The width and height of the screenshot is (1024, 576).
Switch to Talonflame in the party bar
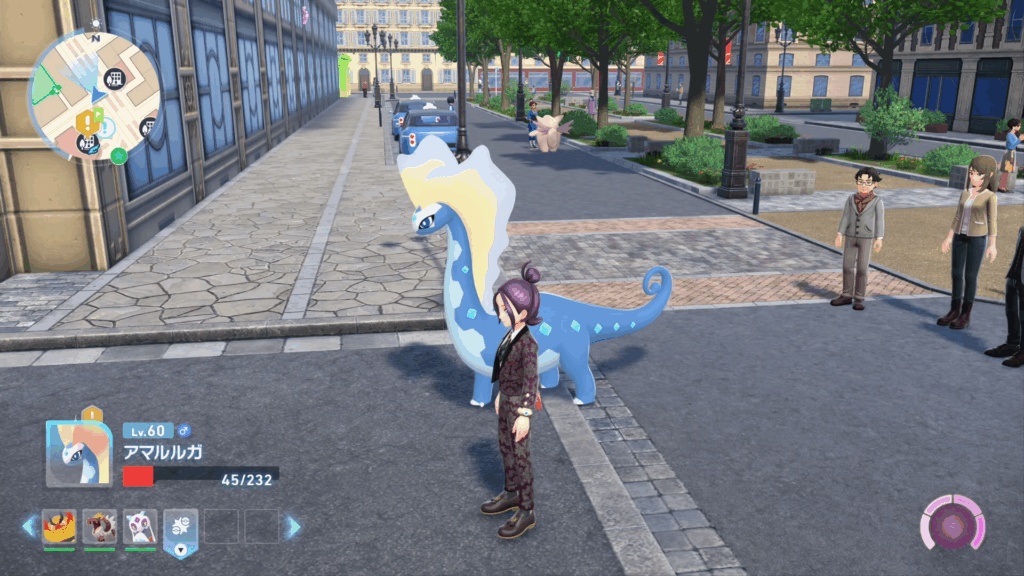pyautogui.click(x=59, y=526)
